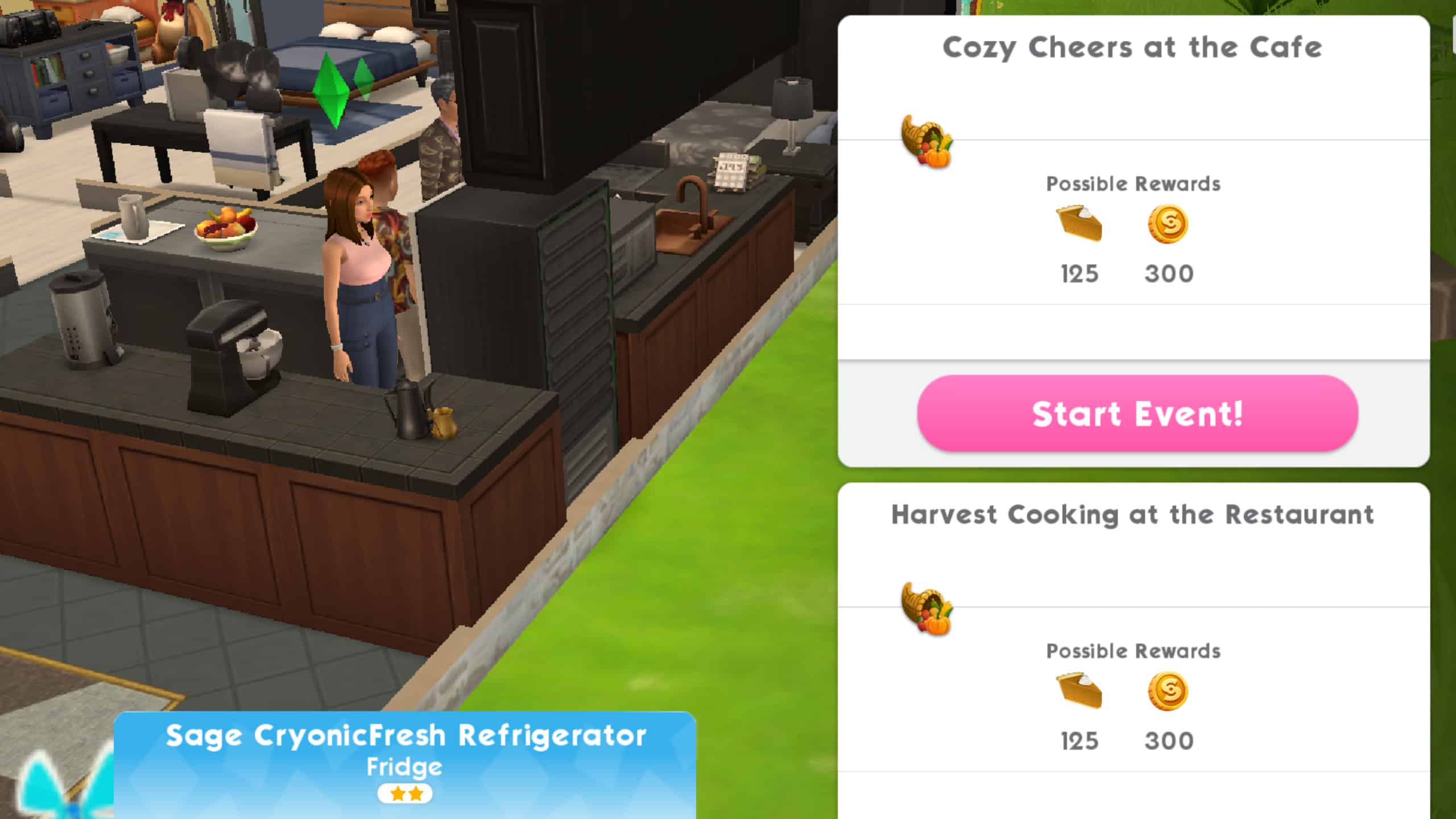Image resolution: width=1456 pixels, height=819 pixels.
Task: Start the Cozy Cheers at the Cafe event
Action: [x=1137, y=413]
